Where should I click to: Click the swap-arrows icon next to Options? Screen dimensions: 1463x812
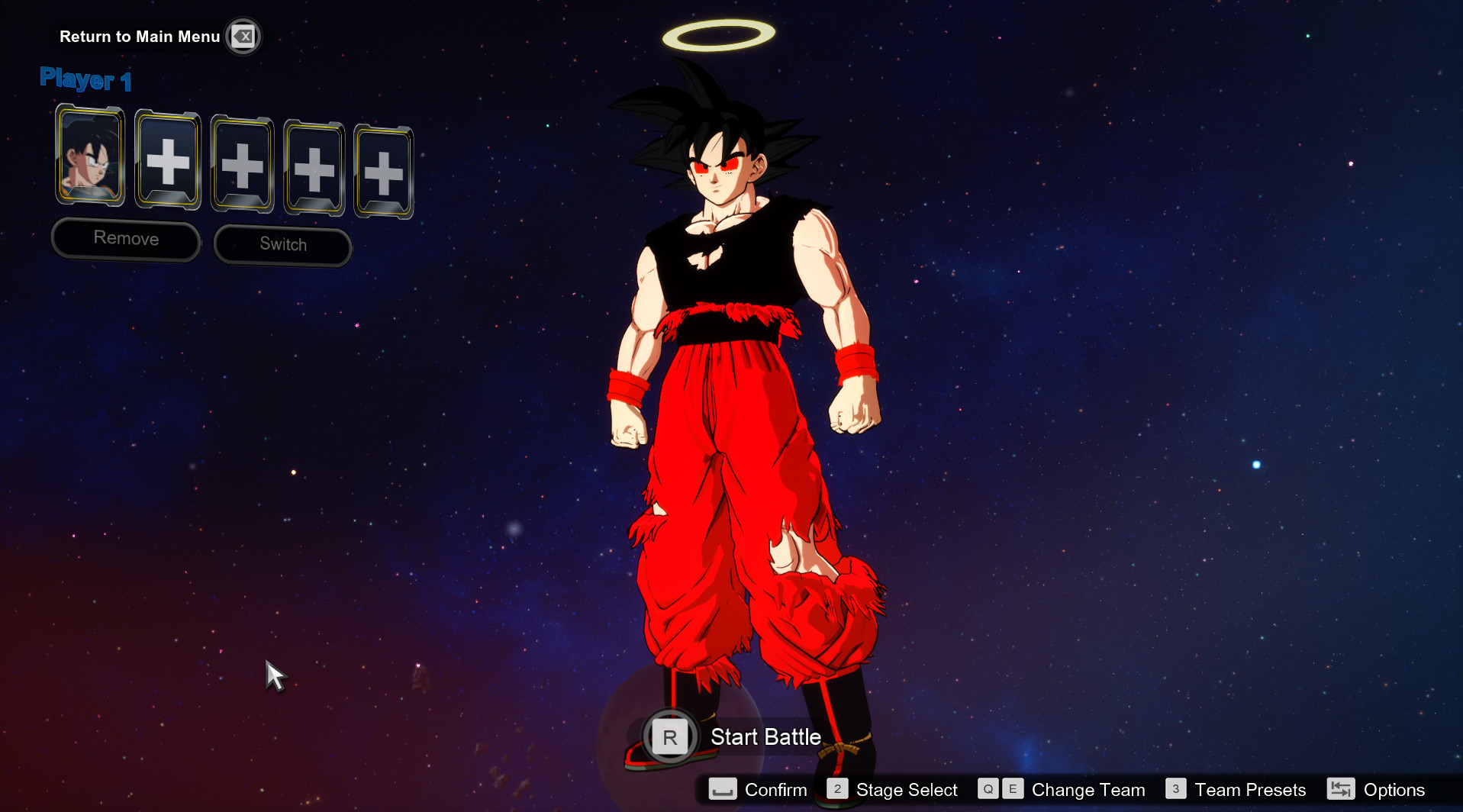tap(1341, 790)
